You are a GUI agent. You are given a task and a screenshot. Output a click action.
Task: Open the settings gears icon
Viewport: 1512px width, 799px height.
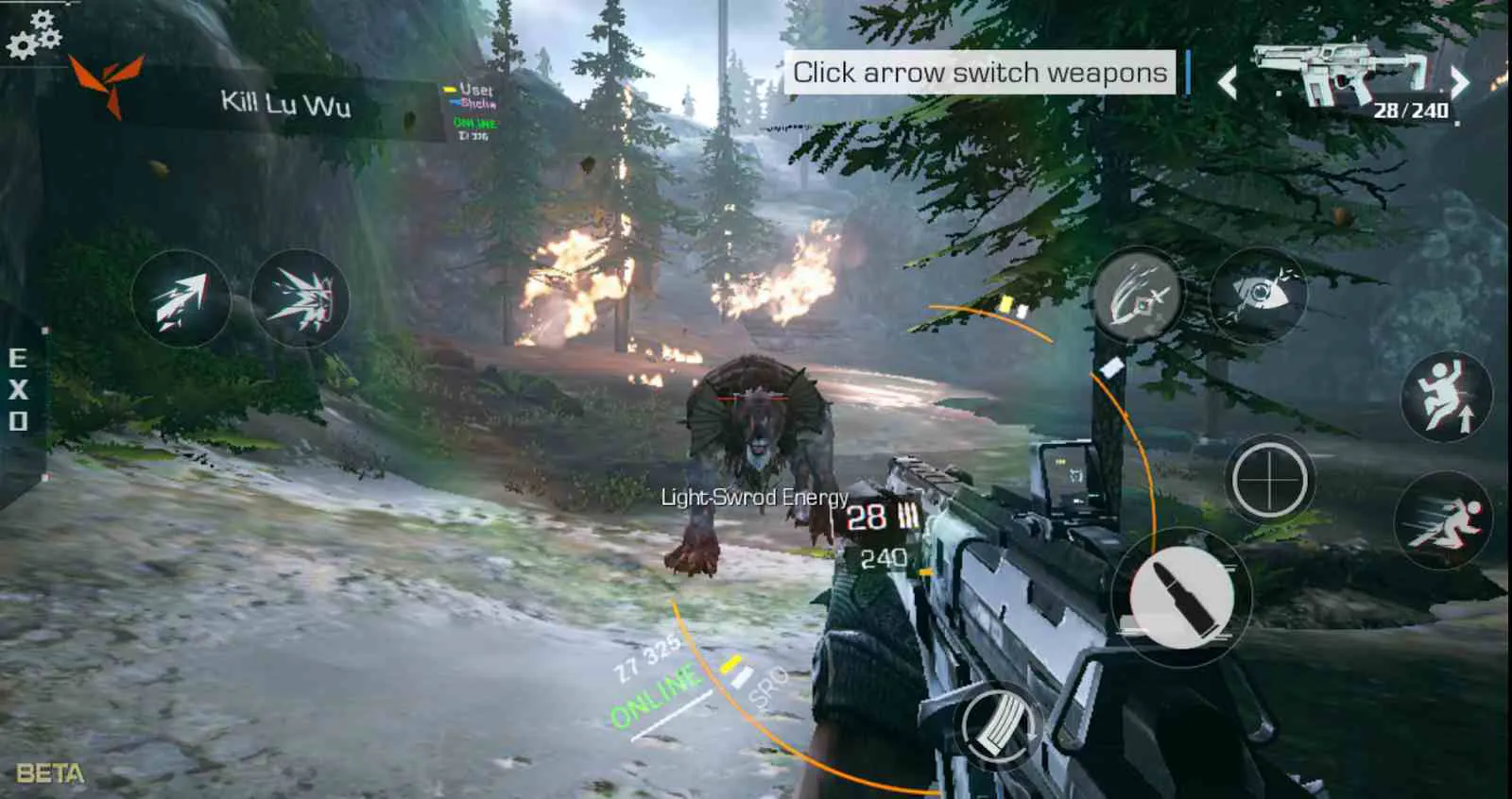(x=33, y=35)
